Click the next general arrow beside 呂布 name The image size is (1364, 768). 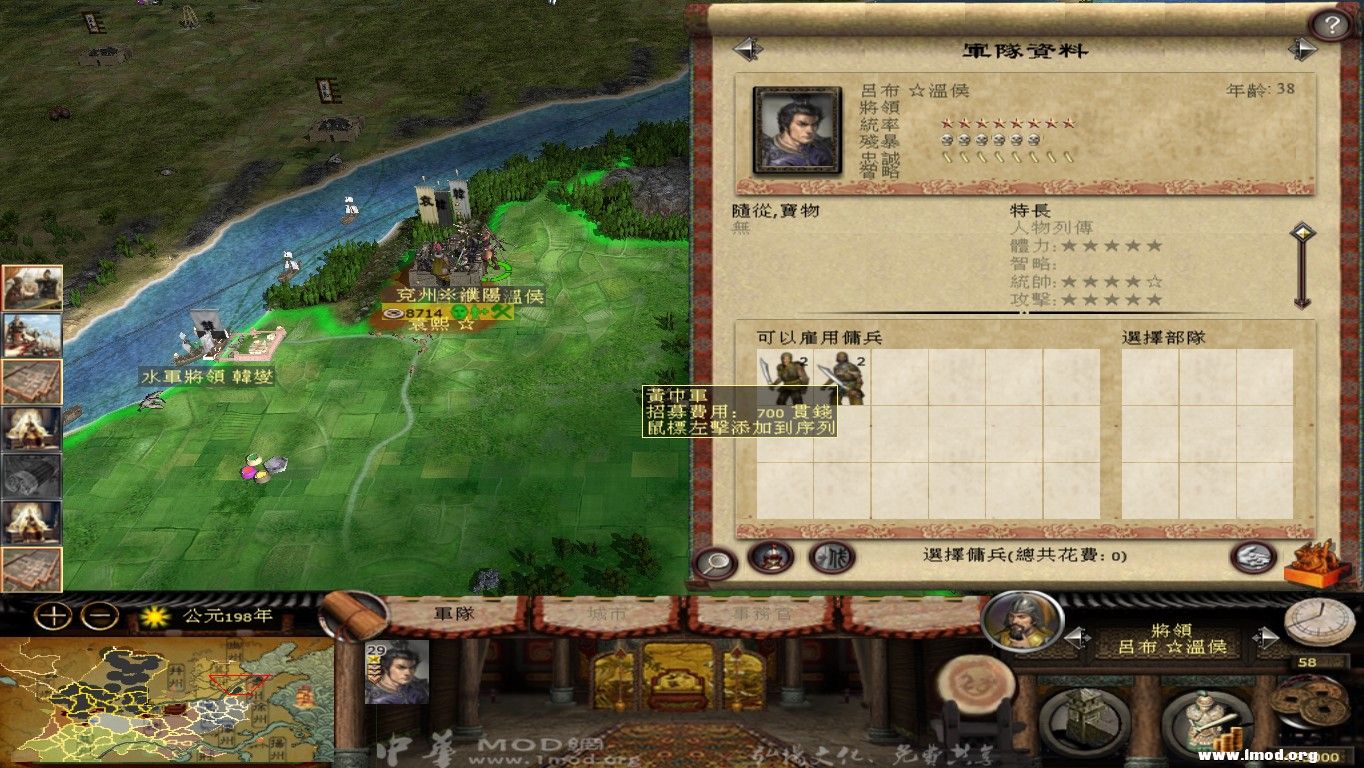coord(1265,638)
